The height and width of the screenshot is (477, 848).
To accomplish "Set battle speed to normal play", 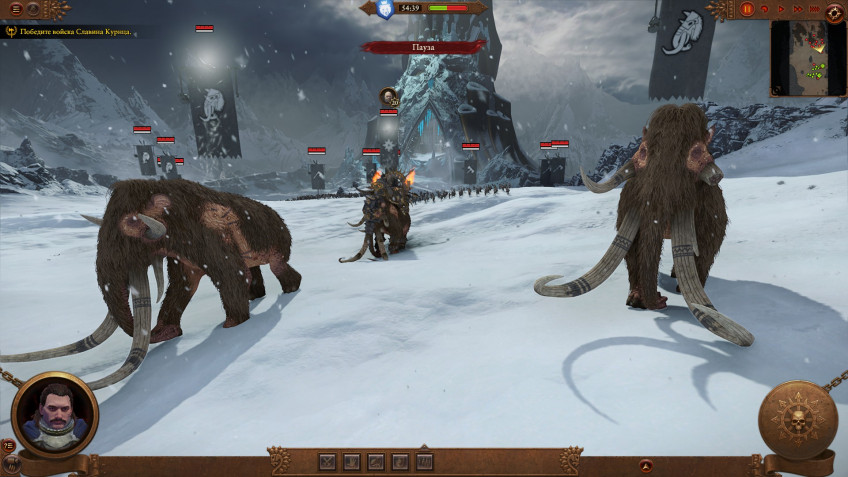I will 780,9.
